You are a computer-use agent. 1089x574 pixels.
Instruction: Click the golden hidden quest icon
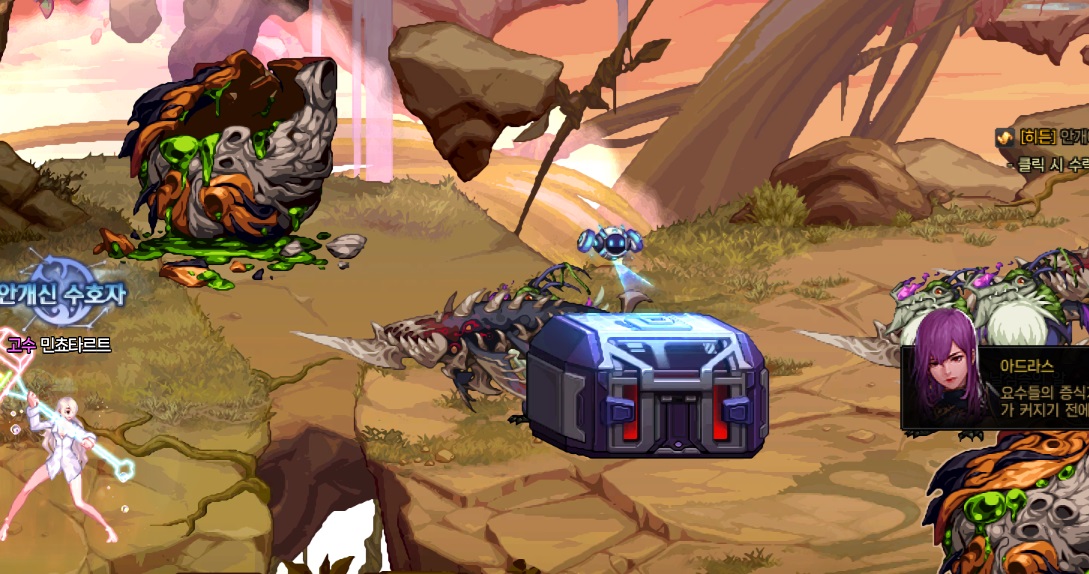pyautogui.click(x=1004, y=137)
